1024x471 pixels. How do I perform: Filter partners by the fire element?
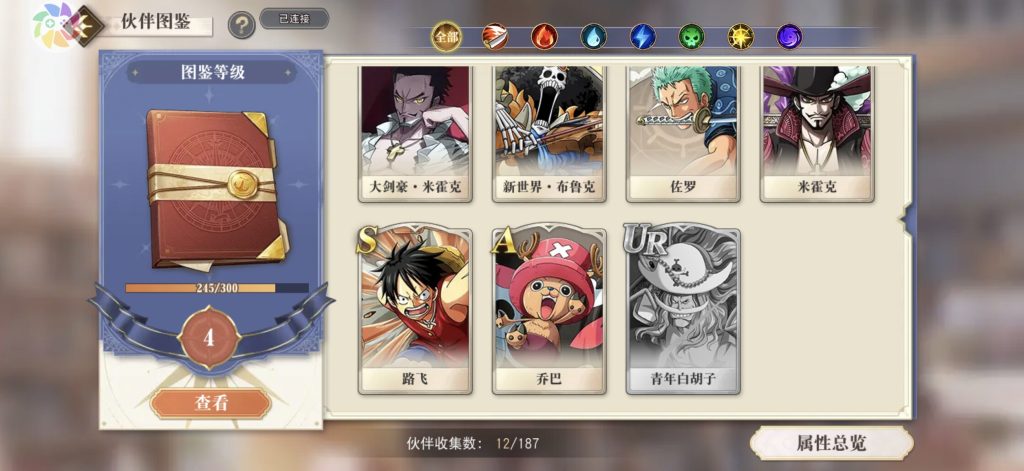click(x=544, y=37)
